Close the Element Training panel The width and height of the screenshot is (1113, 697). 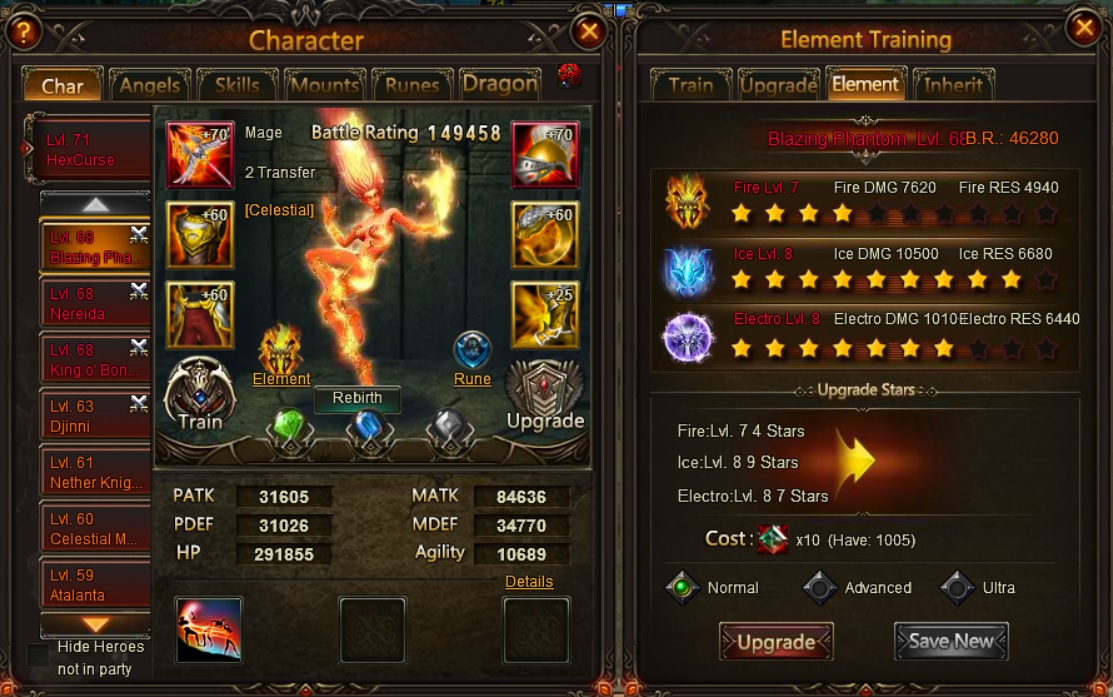(x=1083, y=28)
